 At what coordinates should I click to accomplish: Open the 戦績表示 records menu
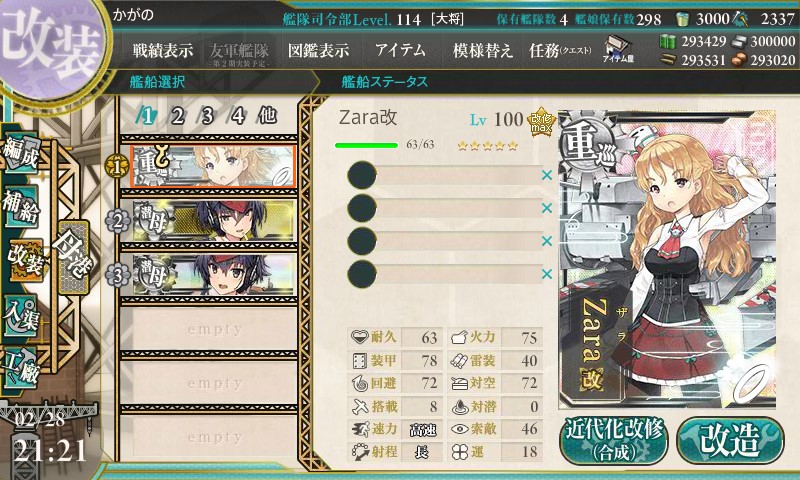coord(165,50)
